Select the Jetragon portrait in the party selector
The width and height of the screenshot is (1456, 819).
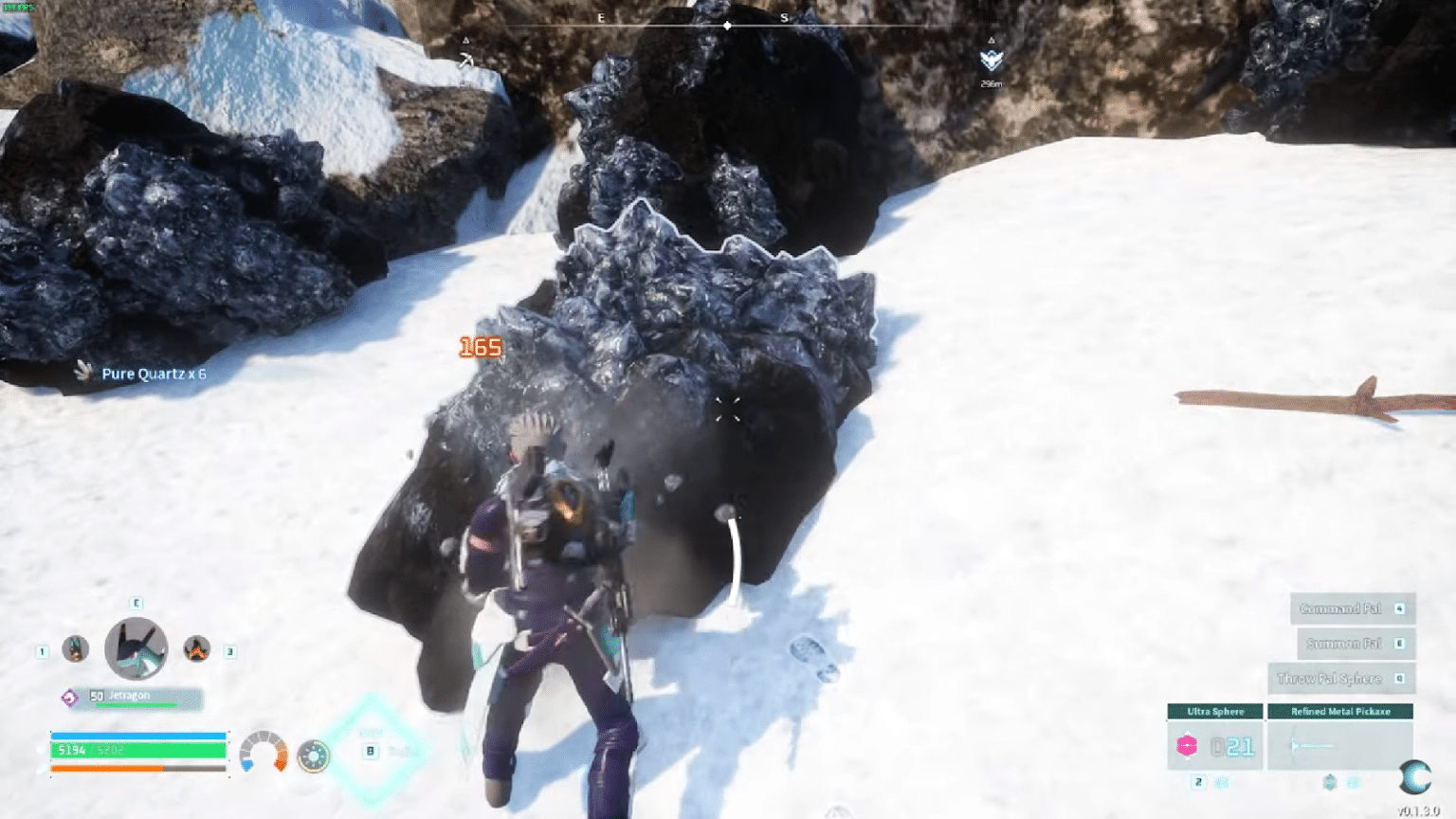tap(136, 648)
